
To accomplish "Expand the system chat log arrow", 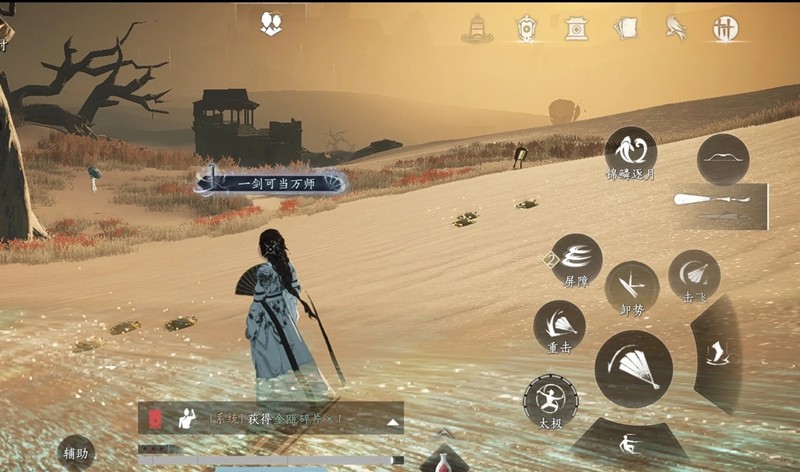I will (393, 422).
